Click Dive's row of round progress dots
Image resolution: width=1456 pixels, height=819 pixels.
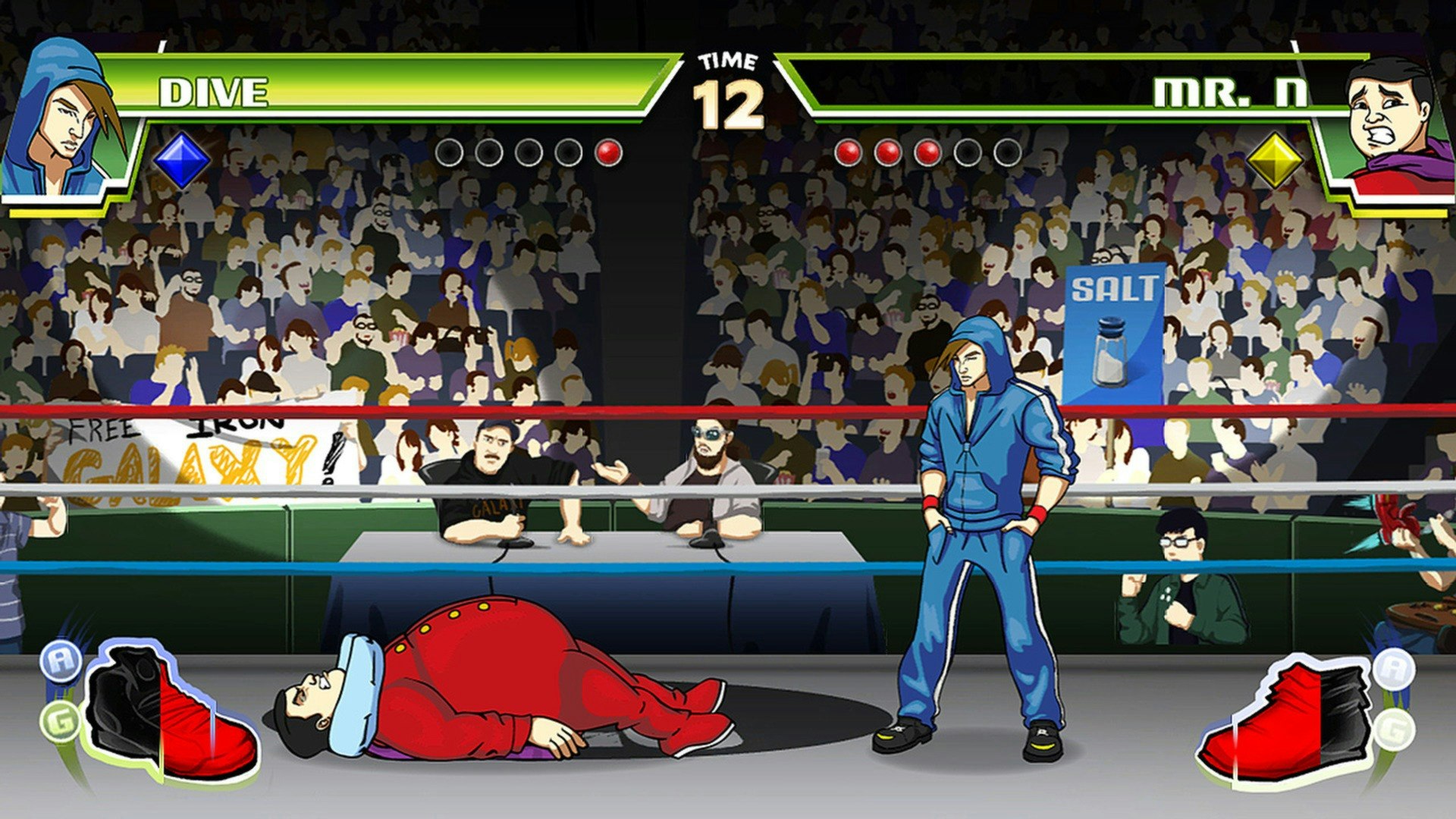tap(527, 150)
